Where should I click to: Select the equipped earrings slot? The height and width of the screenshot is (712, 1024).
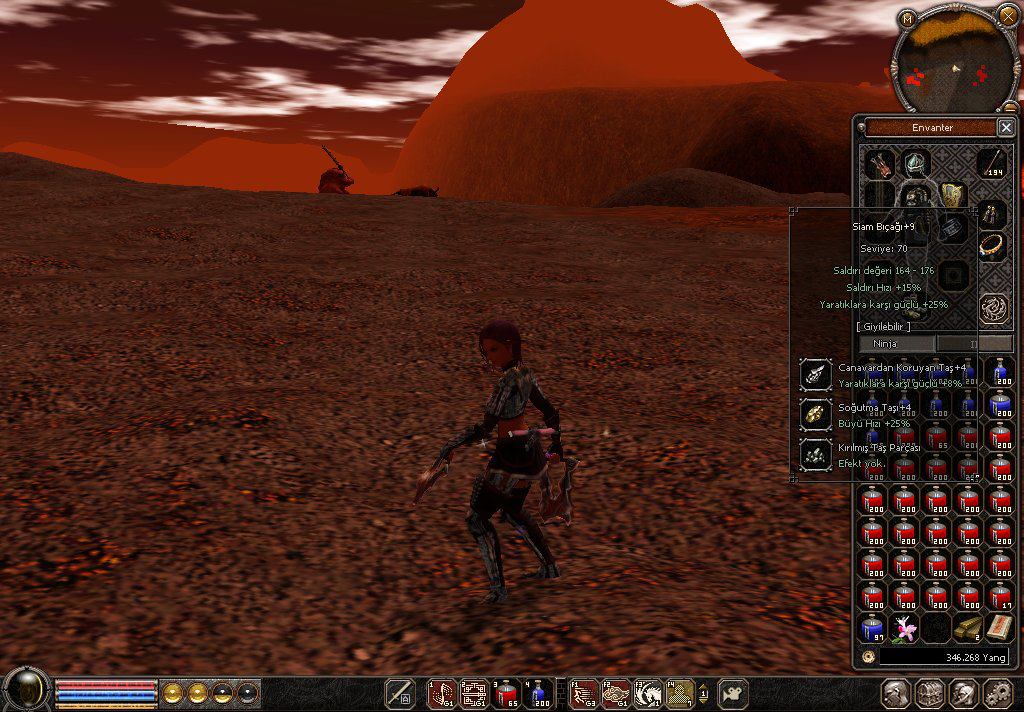point(991,211)
